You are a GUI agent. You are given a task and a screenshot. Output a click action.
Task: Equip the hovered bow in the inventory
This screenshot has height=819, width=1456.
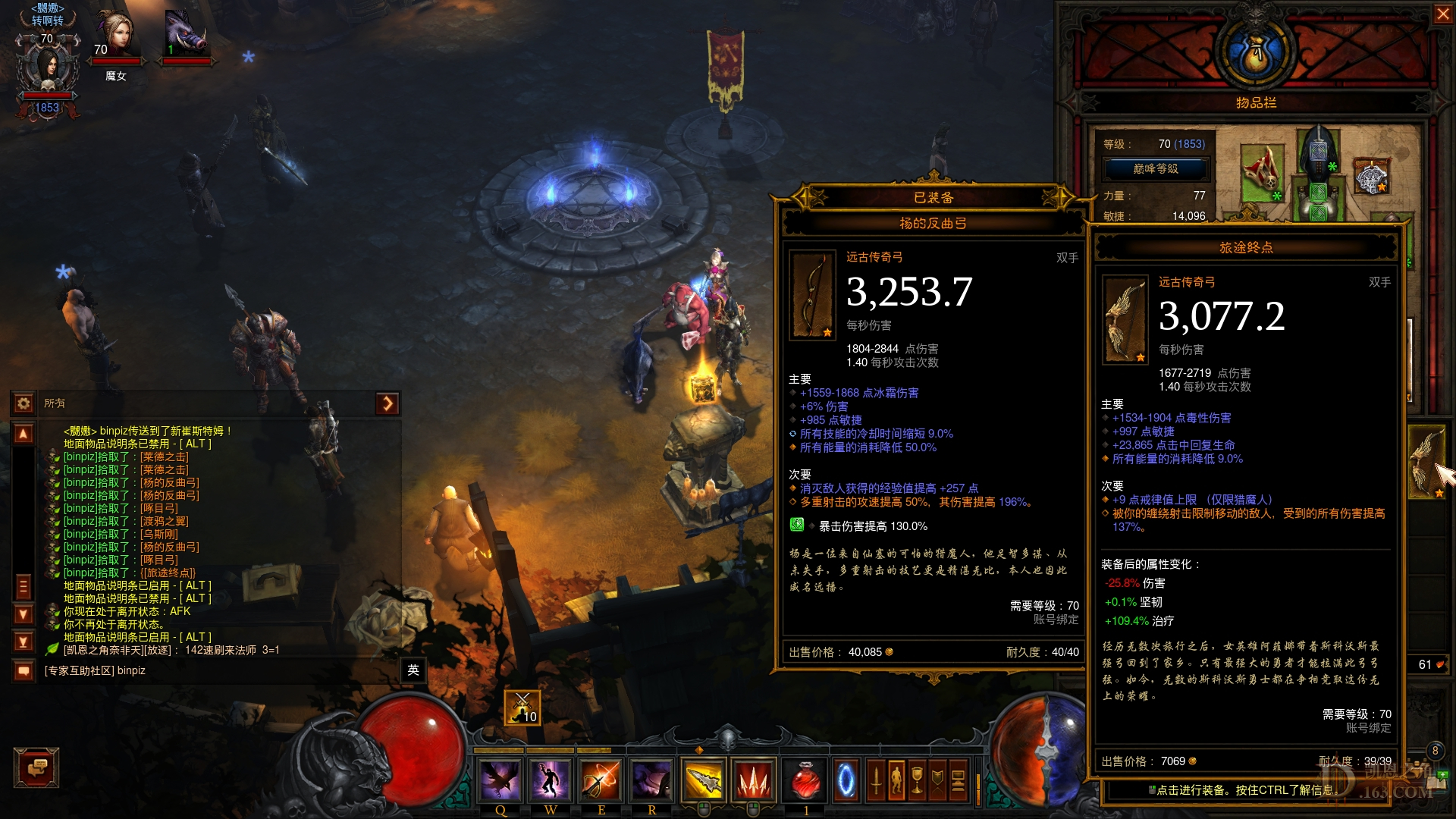(x=1427, y=462)
